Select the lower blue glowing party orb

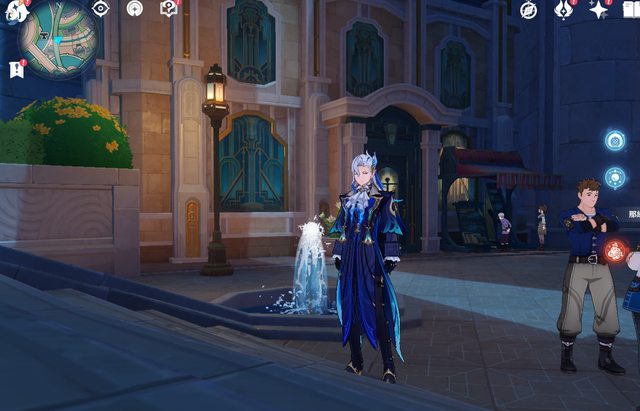coord(615,178)
